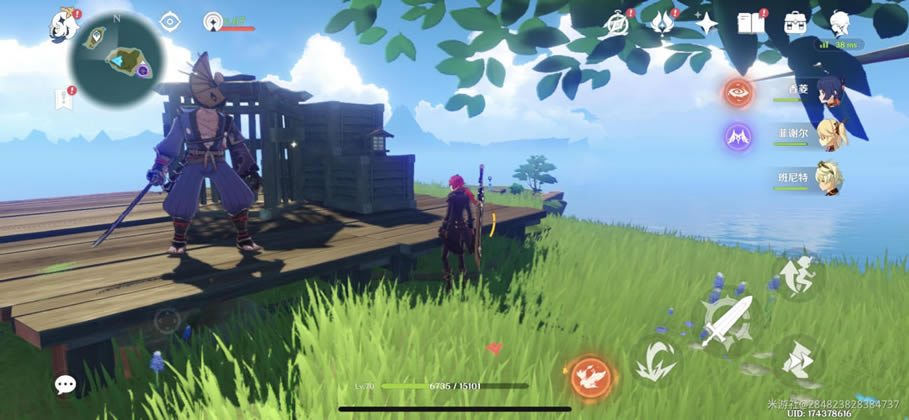This screenshot has height=420, width=909.
Task: Open the wish star icon
Action: click(x=707, y=22)
